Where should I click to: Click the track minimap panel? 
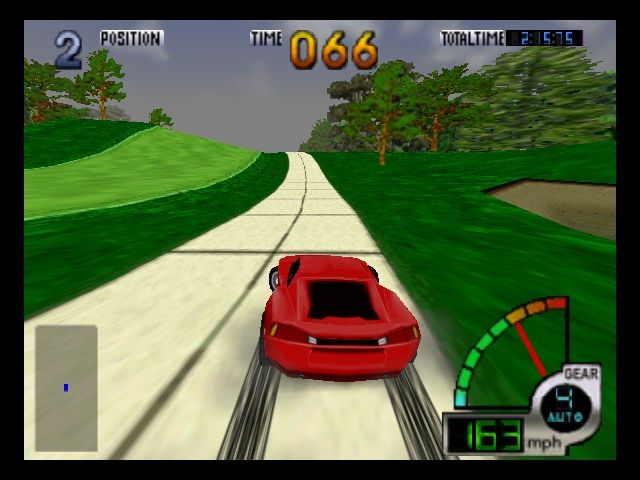66,388
